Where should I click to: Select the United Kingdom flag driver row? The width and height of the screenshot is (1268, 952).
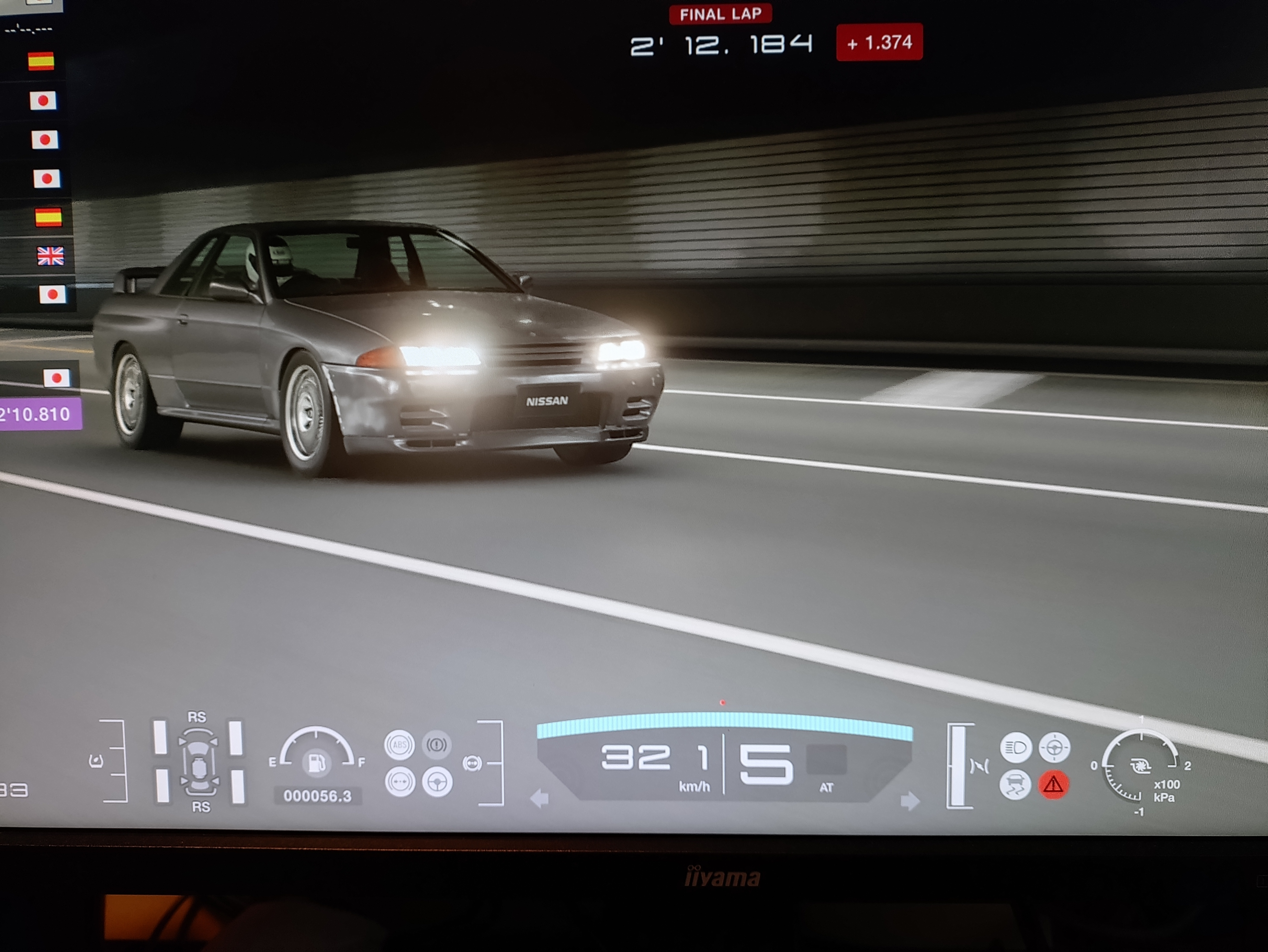[x=50, y=256]
